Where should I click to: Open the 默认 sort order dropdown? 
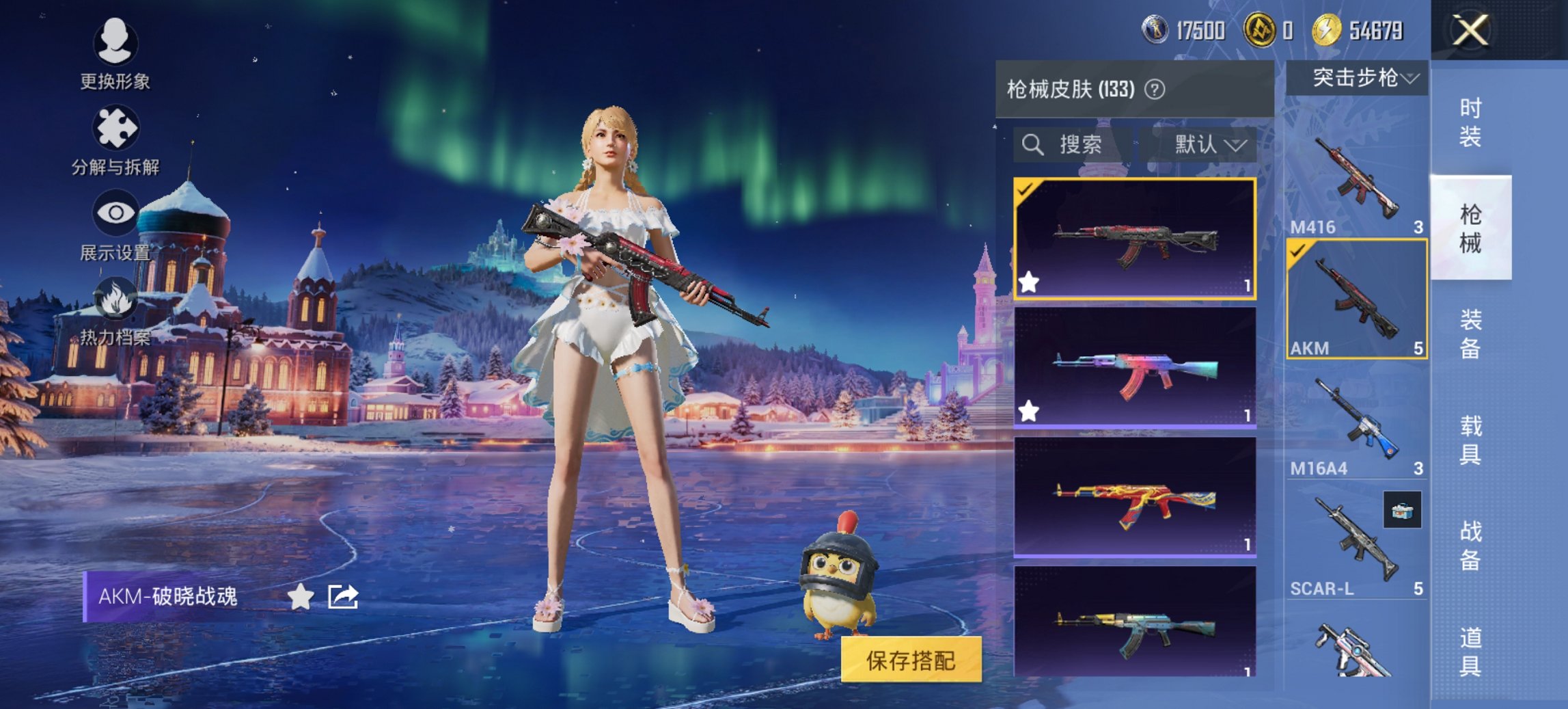tap(1207, 146)
